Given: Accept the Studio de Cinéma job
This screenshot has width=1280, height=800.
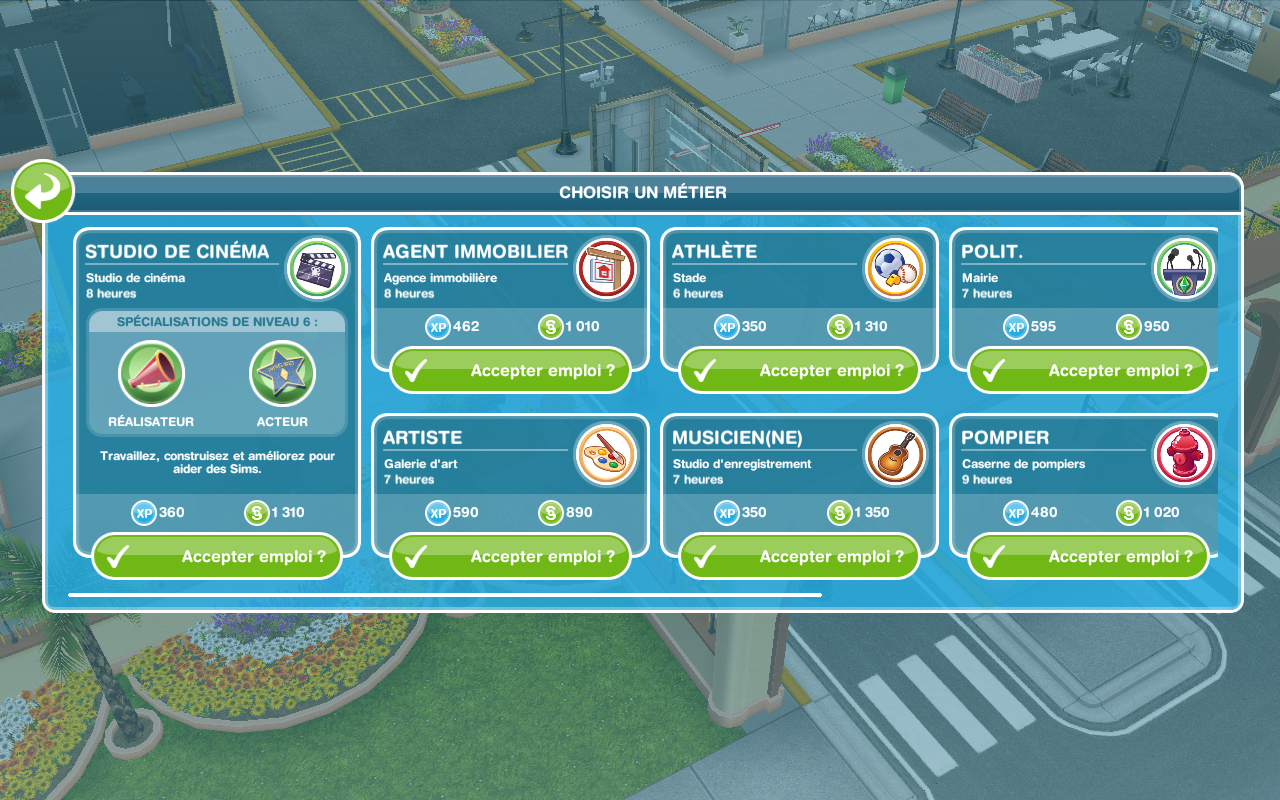Looking at the screenshot, I should tap(217, 557).
